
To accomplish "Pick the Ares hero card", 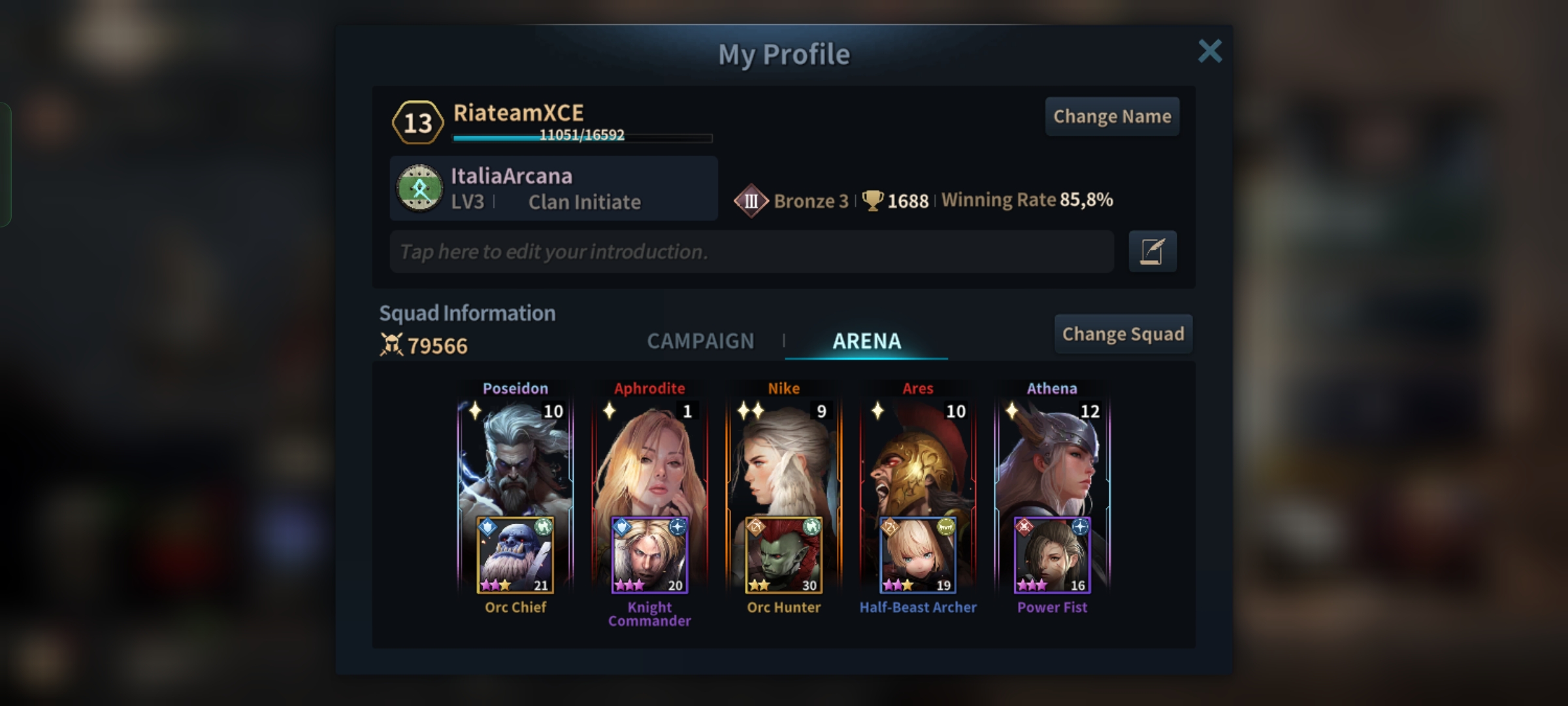I will coord(918,458).
